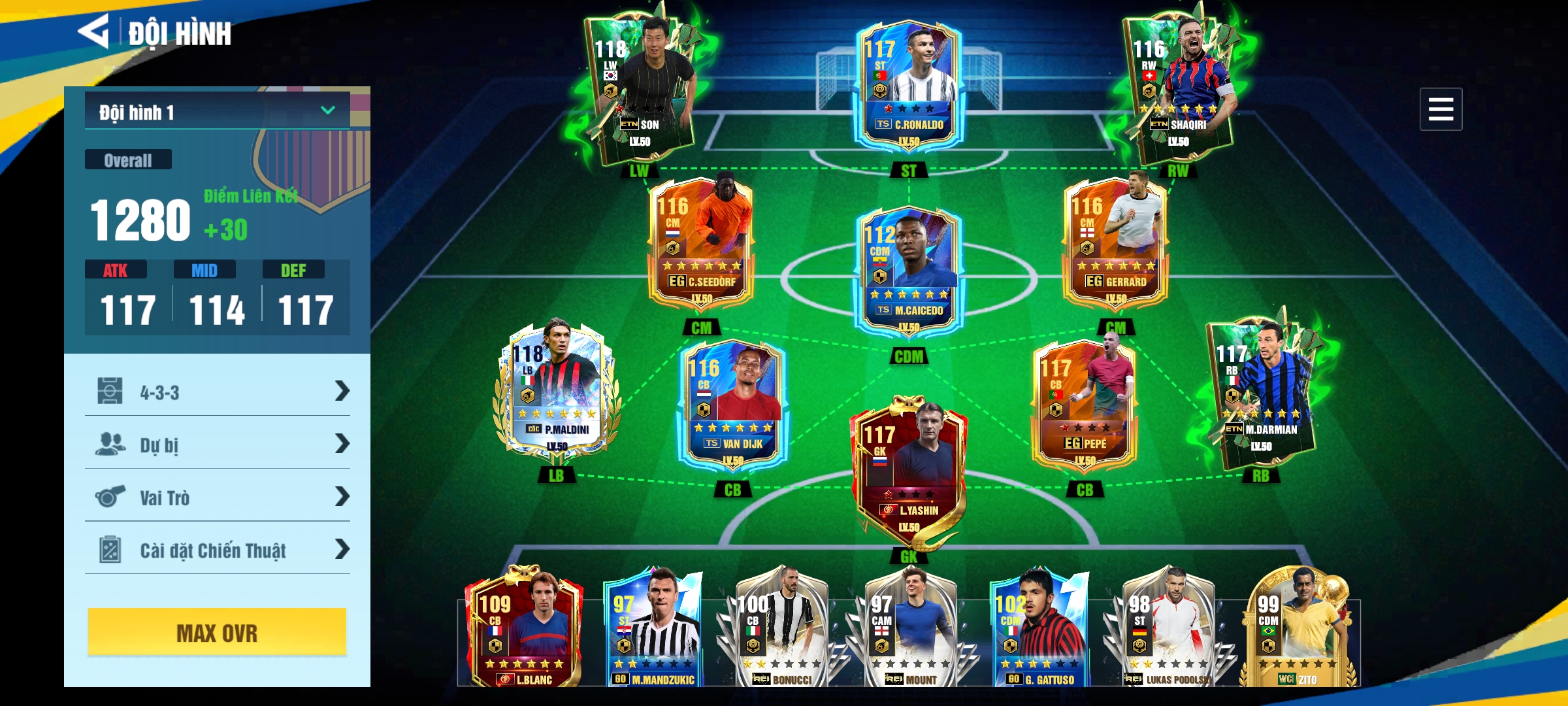
Task: Pick the M.Caicedo CDM card
Action: pyautogui.click(x=908, y=271)
